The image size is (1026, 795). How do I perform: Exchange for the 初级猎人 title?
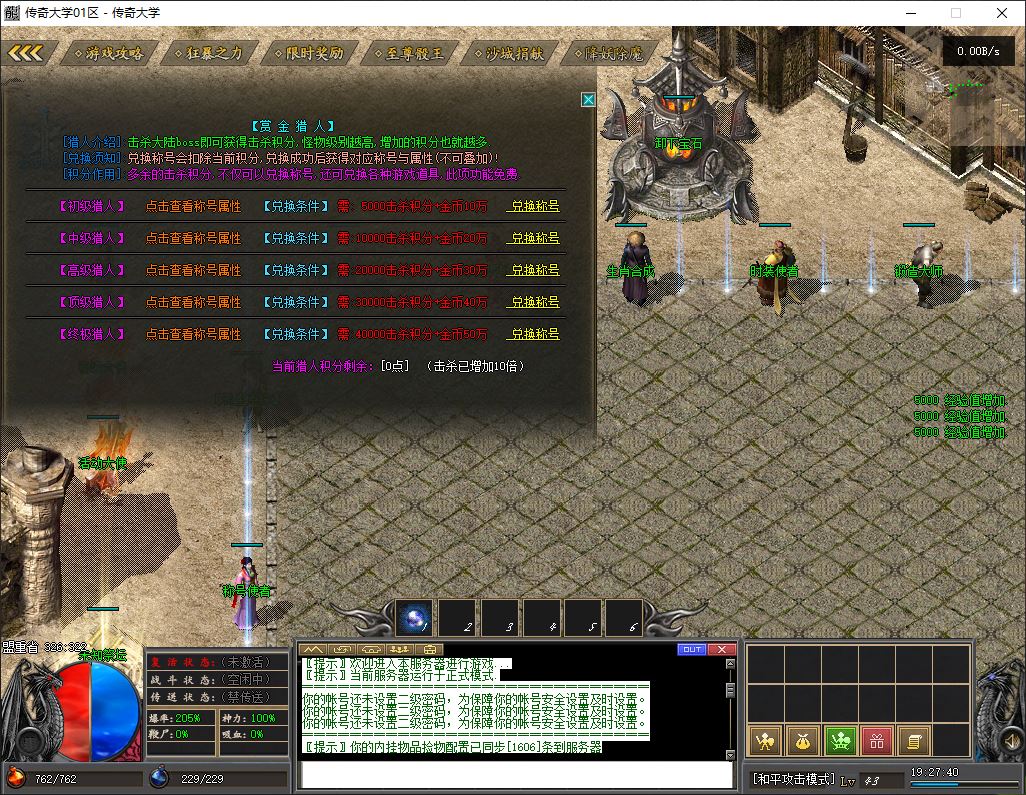tap(535, 207)
